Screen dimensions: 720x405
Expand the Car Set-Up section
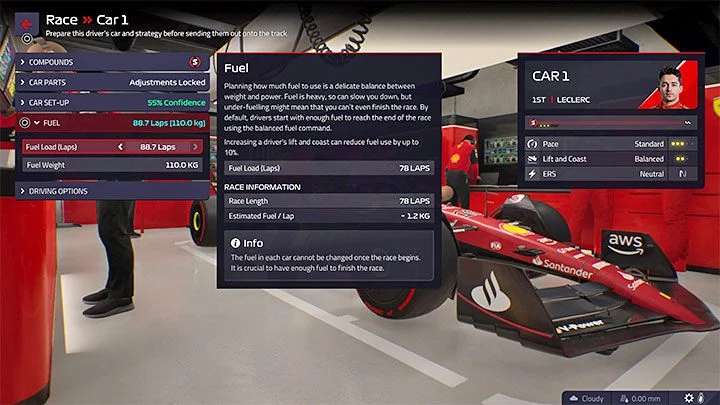112,103
